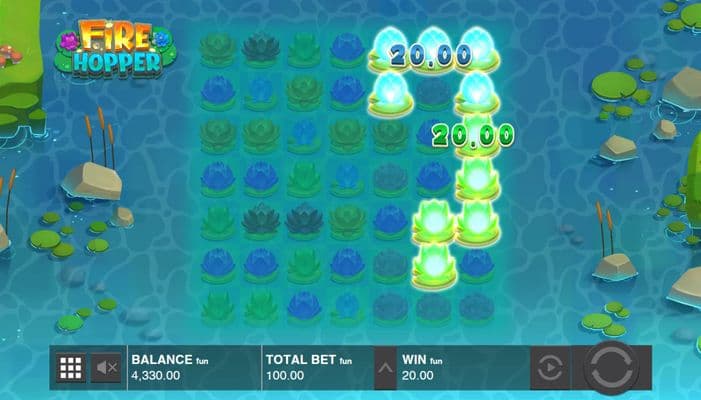The width and height of the screenshot is (701, 400).
Task: Open the grid menu icon
Action: (x=70, y=369)
